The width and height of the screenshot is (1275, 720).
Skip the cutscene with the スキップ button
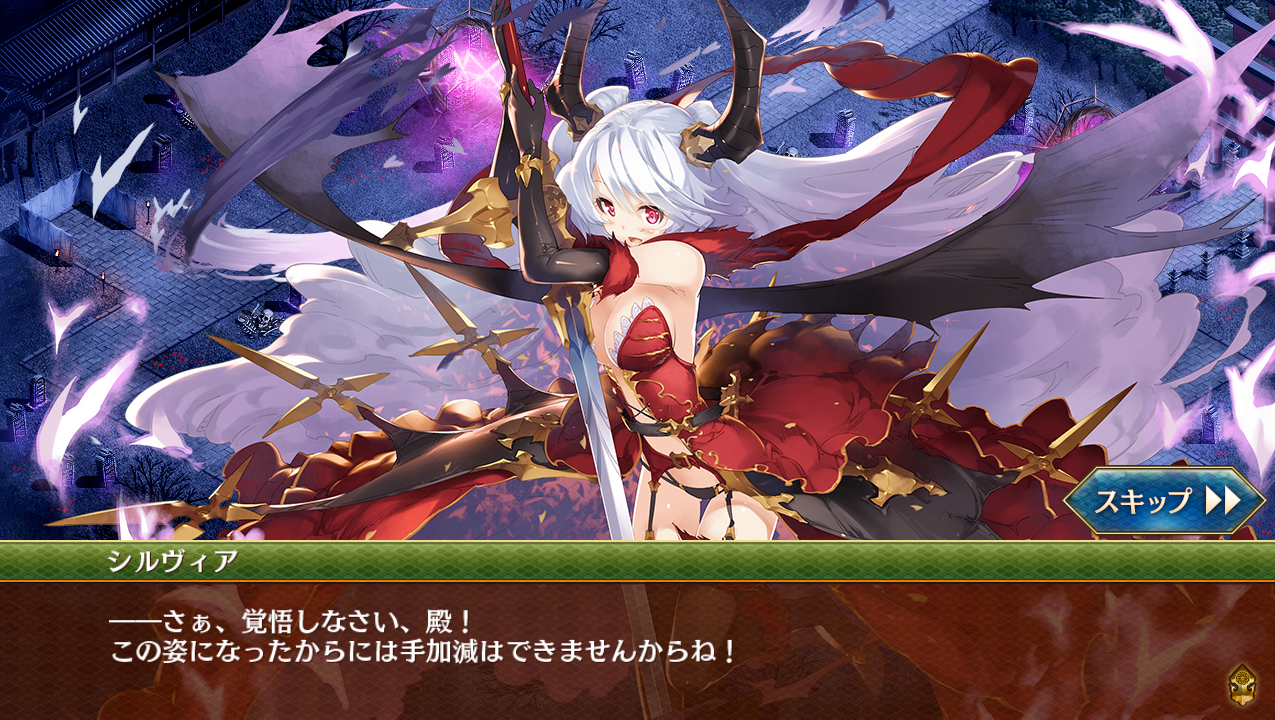point(1164,500)
